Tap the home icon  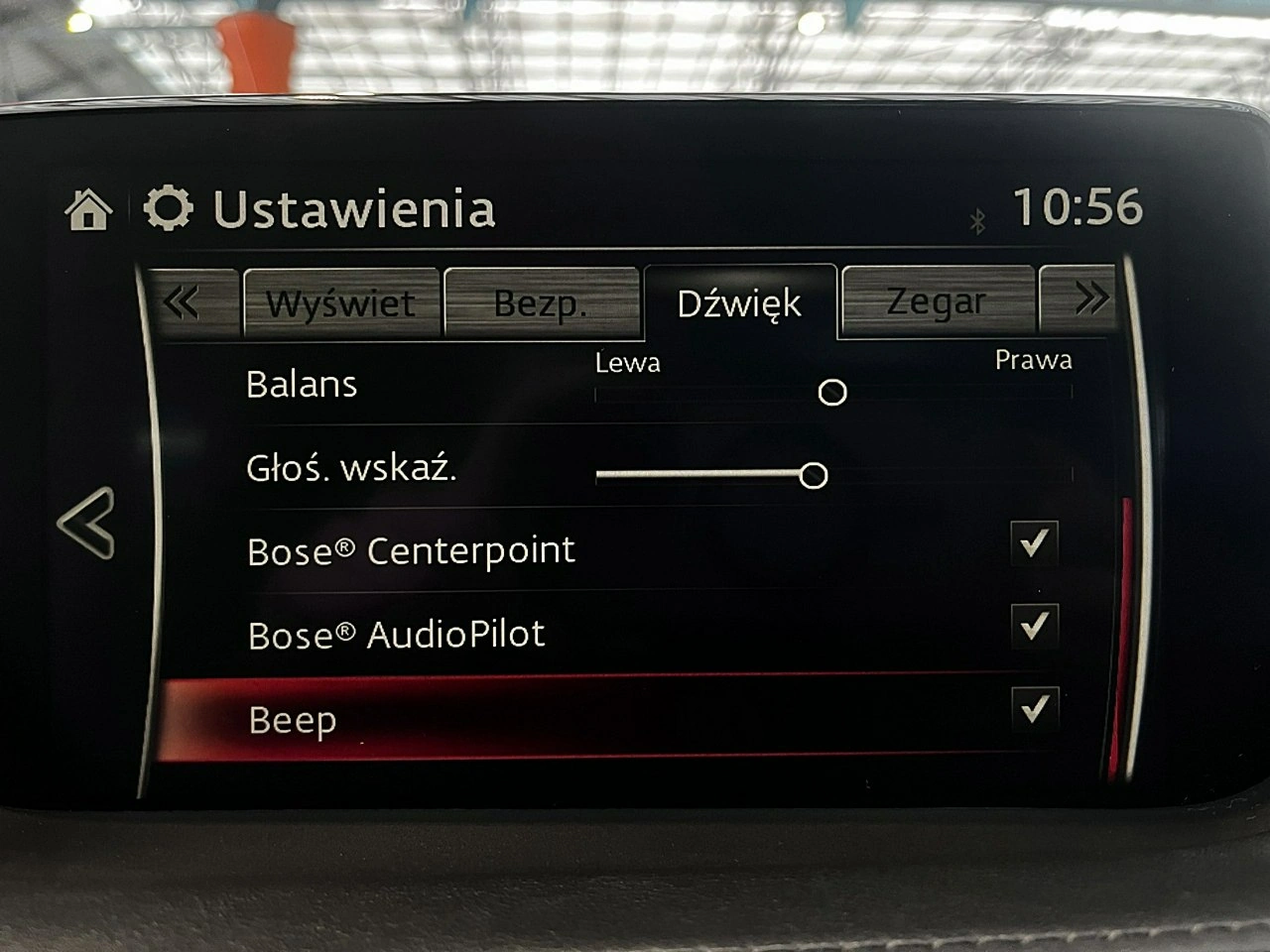(90, 210)
